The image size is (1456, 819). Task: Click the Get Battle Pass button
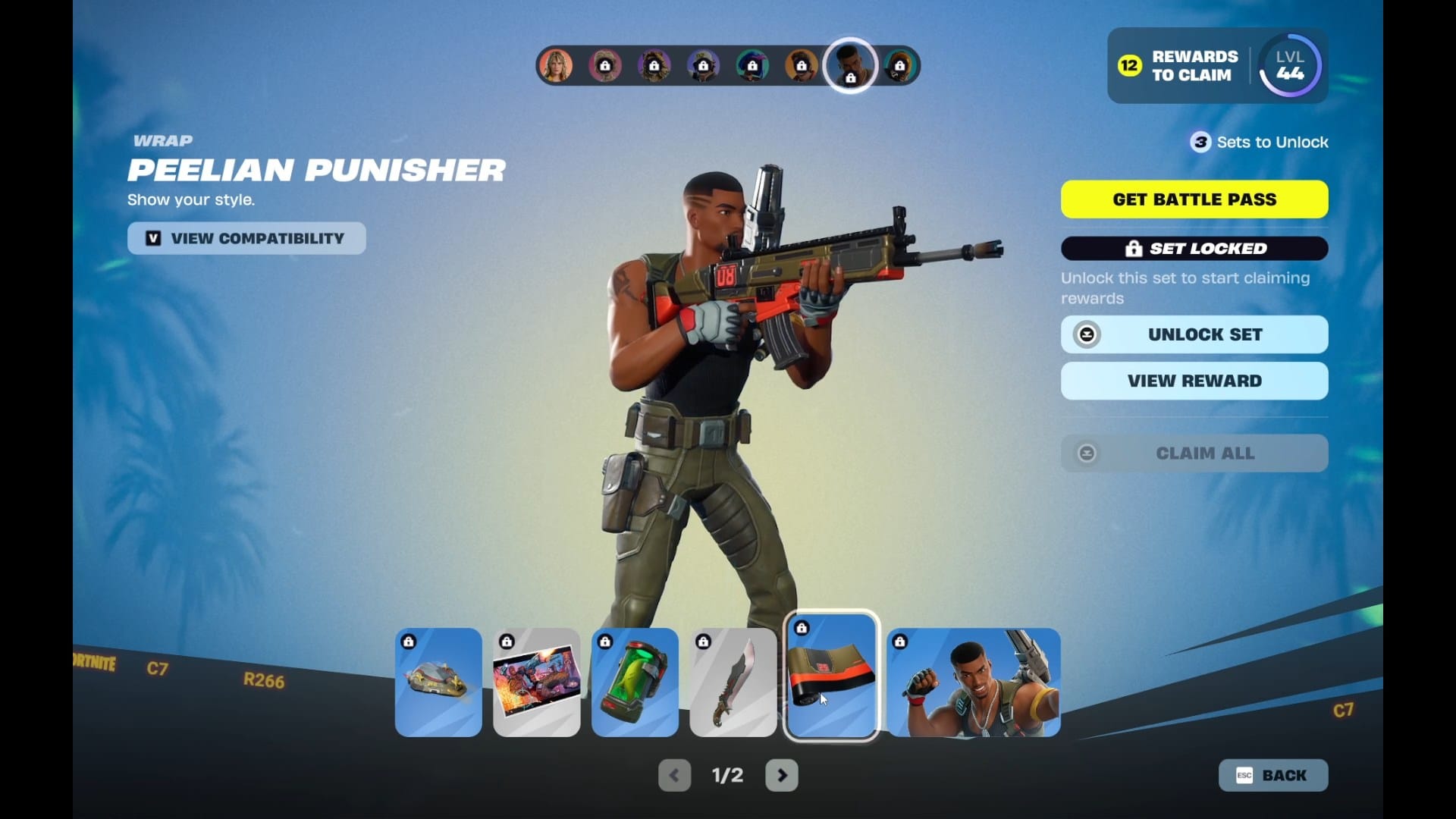1194,199
